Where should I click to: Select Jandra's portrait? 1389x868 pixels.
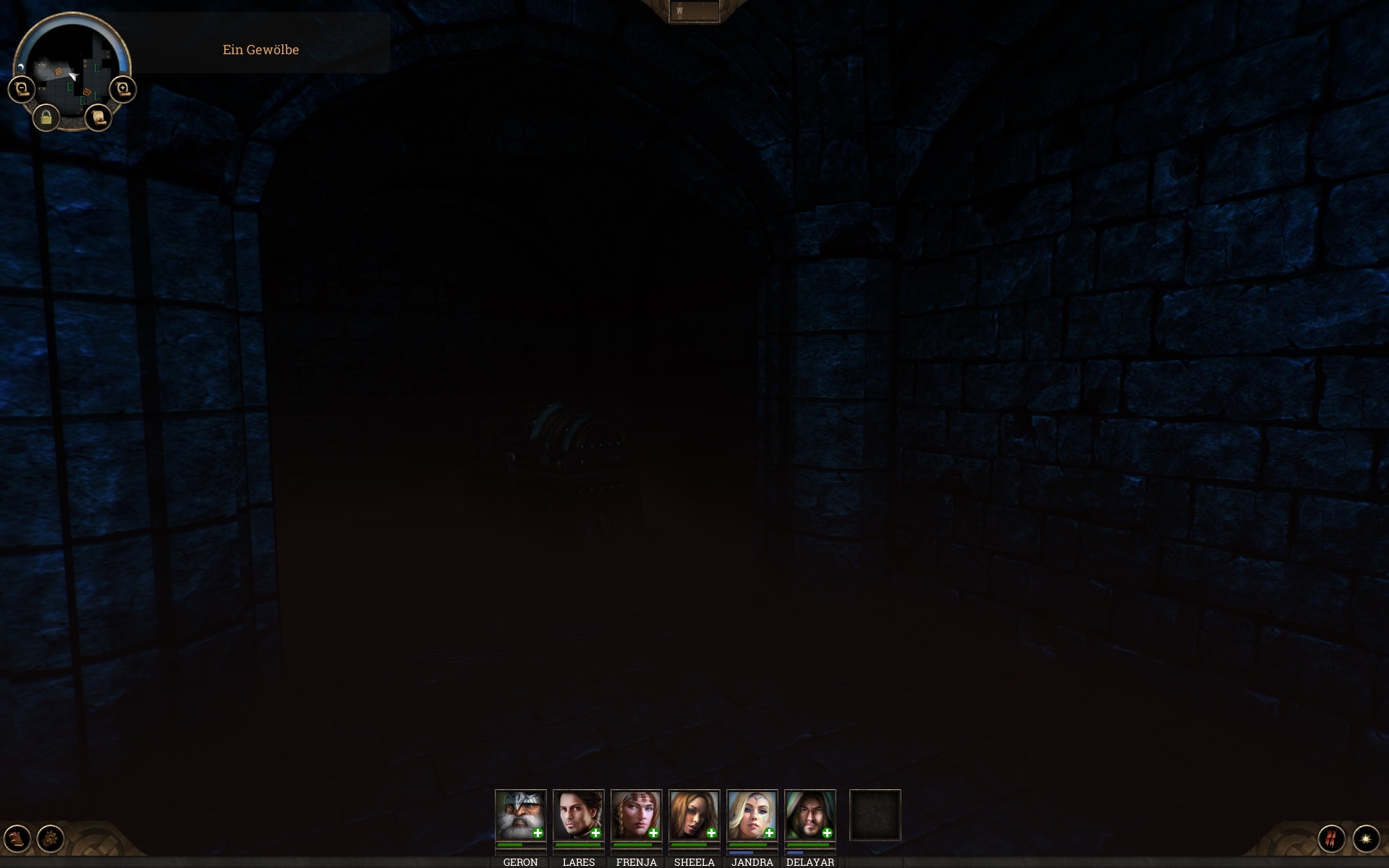(x=752, y=814)
